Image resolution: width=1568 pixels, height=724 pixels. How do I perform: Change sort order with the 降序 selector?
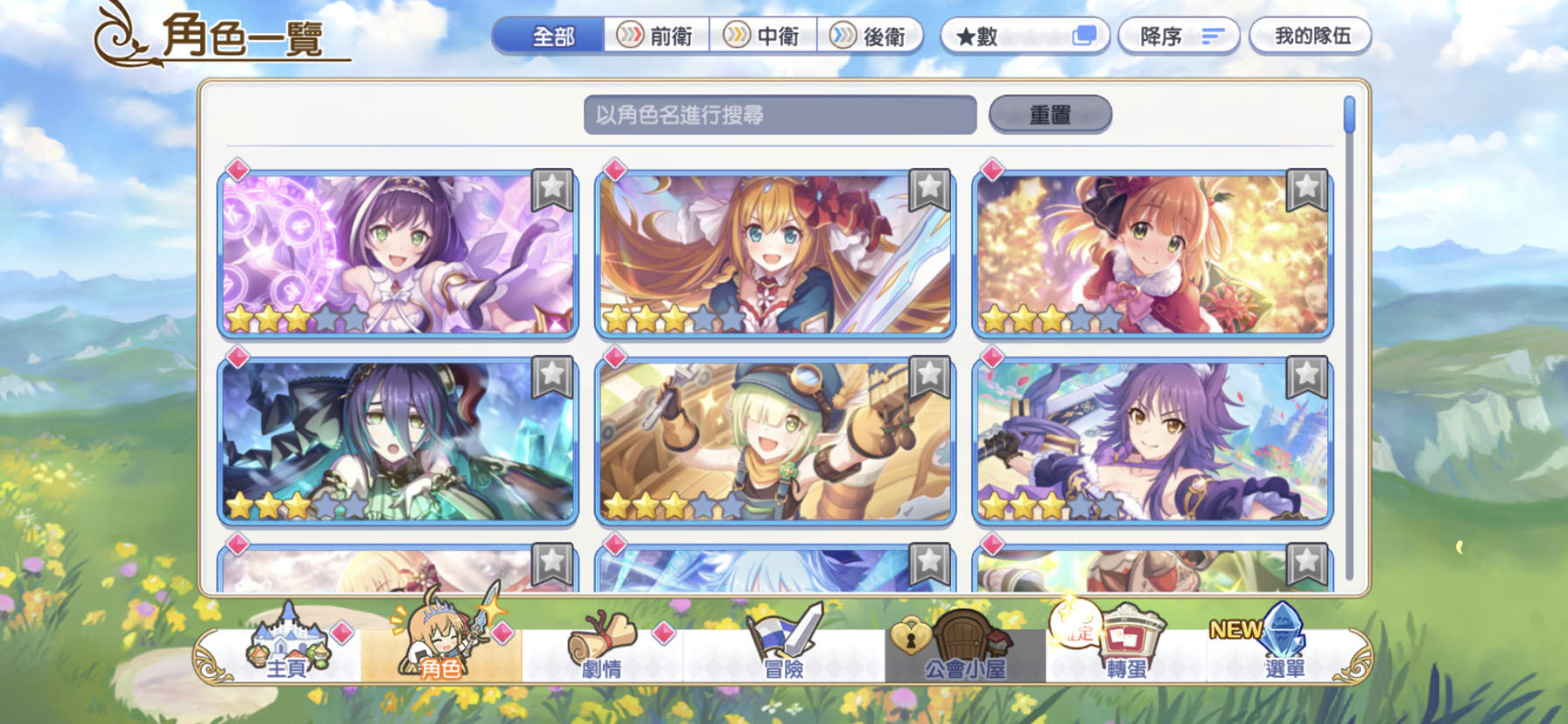(1179, 36)
